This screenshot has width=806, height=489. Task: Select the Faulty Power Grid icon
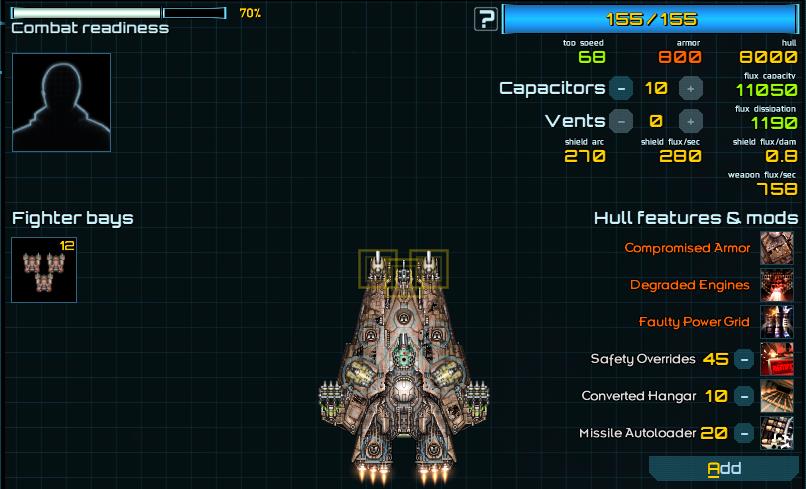(x=777, y=322)
